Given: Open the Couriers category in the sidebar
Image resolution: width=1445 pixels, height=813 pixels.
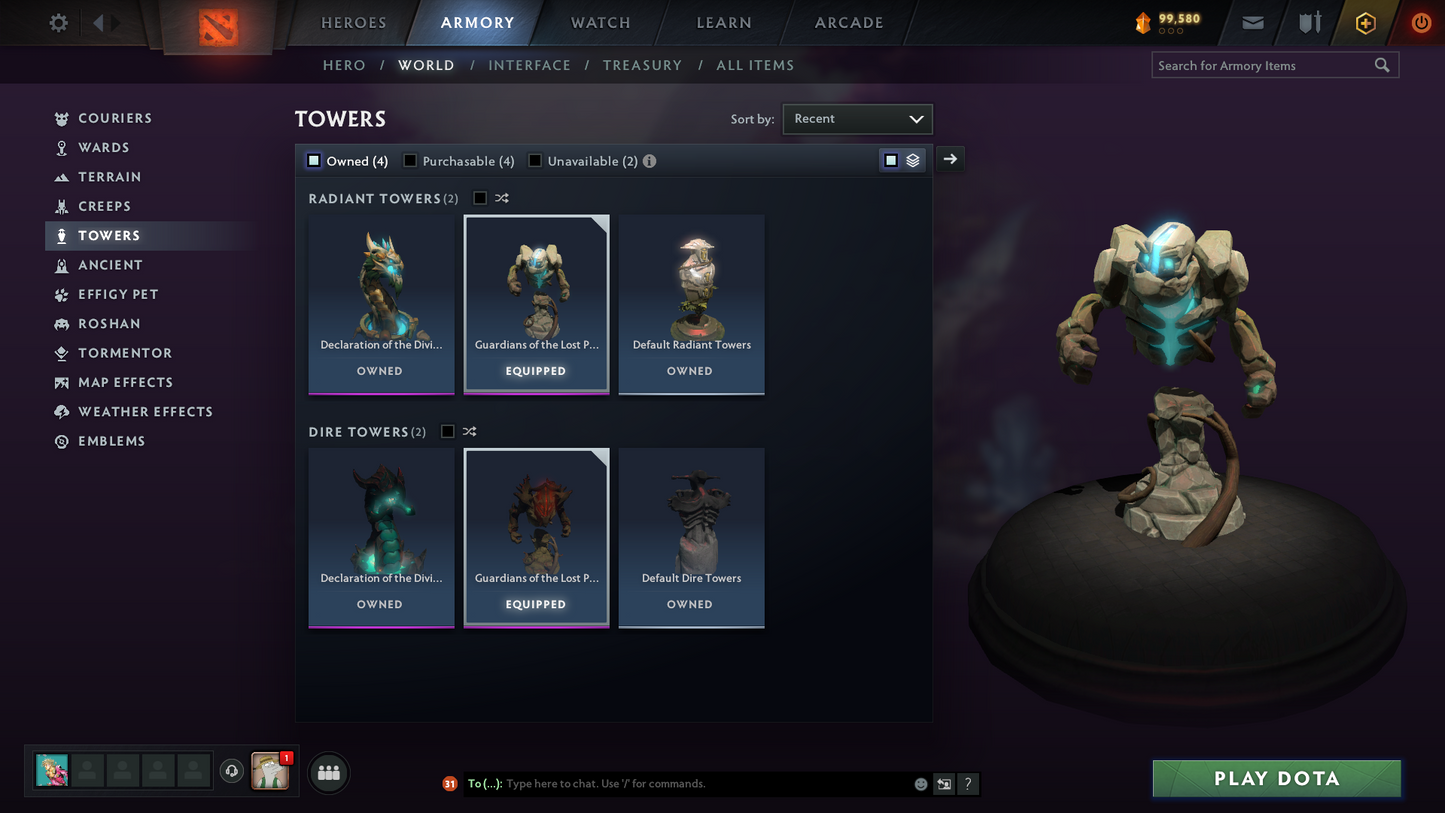Looking at the screenshot, I should point(112,117).
